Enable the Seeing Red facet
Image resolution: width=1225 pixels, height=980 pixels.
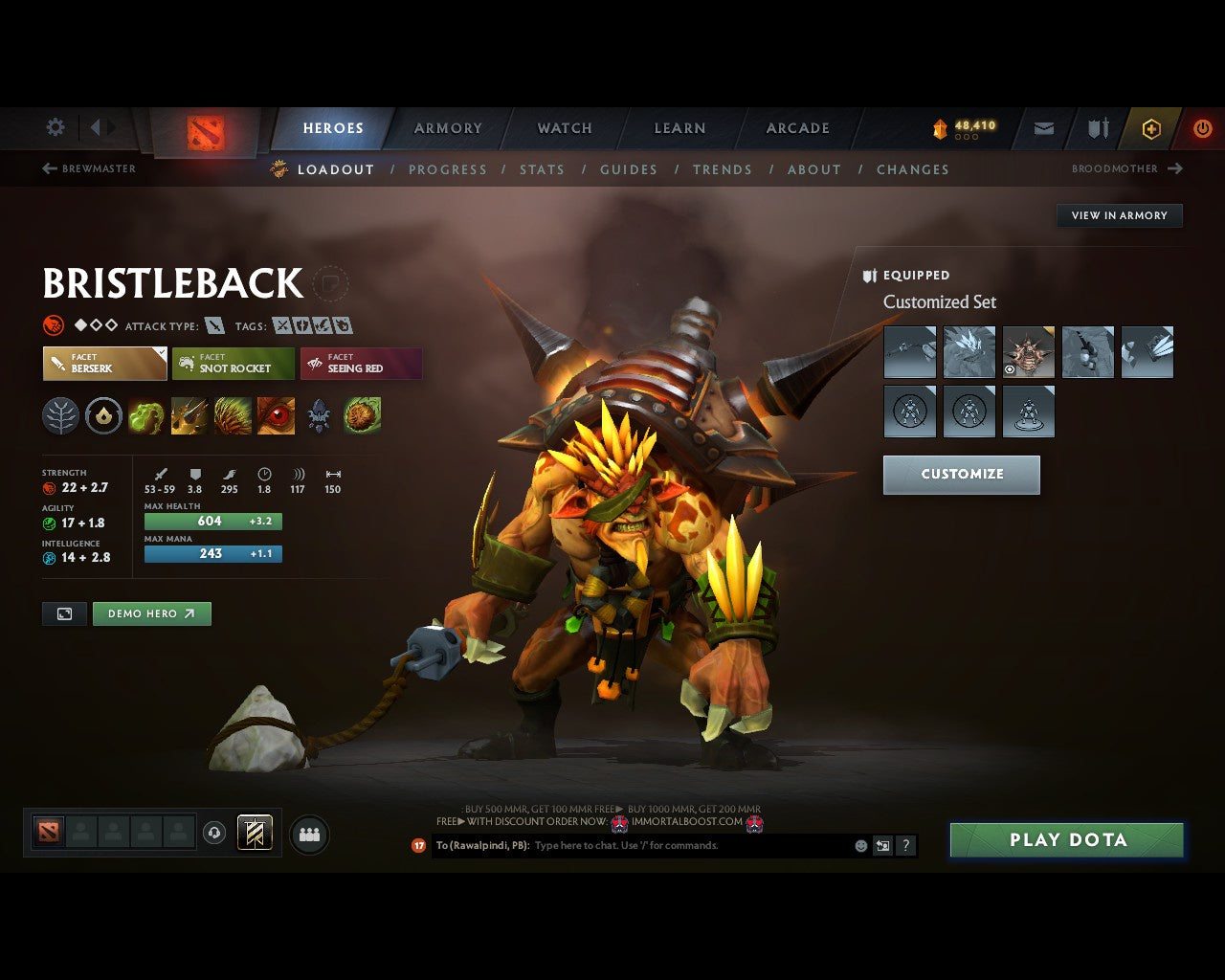tap(361, 364)
